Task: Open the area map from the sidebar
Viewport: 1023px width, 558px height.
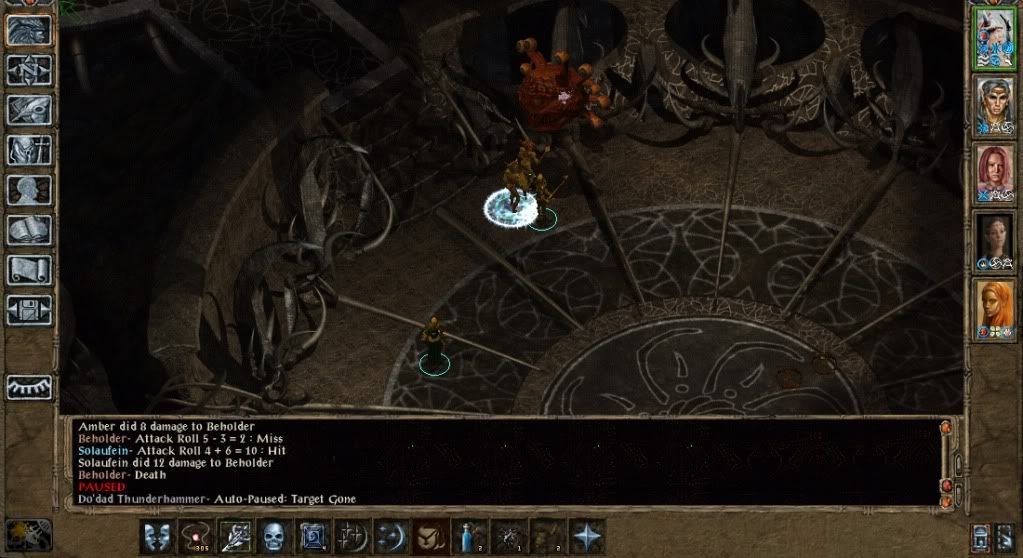Action: click(x=28, y=70)
